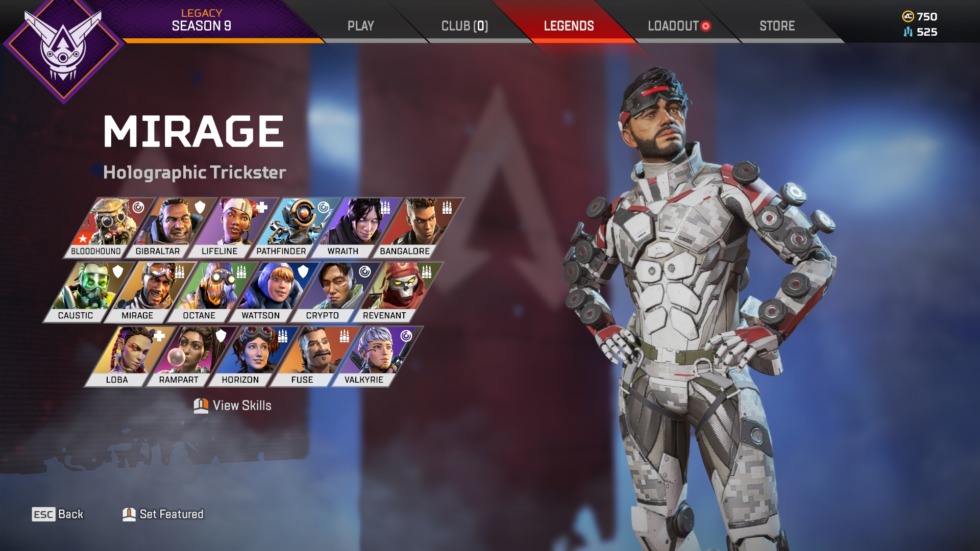Switch to the Play tab
The width and height of the screenshot is (980, 551).
[x=360, y=26]
